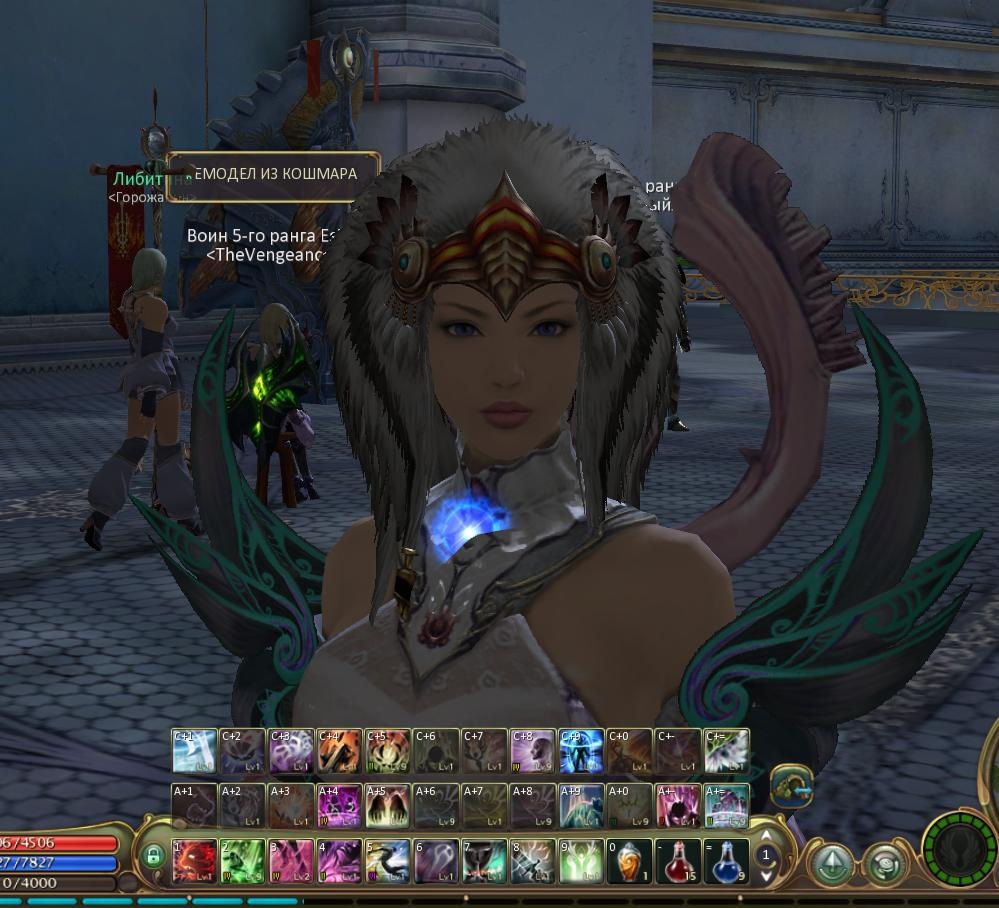Activate the C+4 orange strike skill
The width and height of the screenshot is (999, 908).
[340, 751]
